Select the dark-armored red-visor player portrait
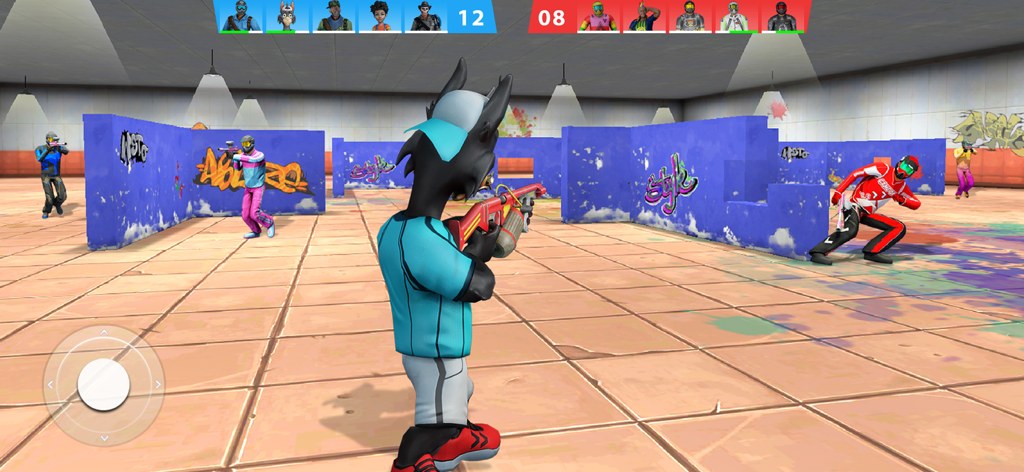The image size is (1024, 472). tap(782, 16)
